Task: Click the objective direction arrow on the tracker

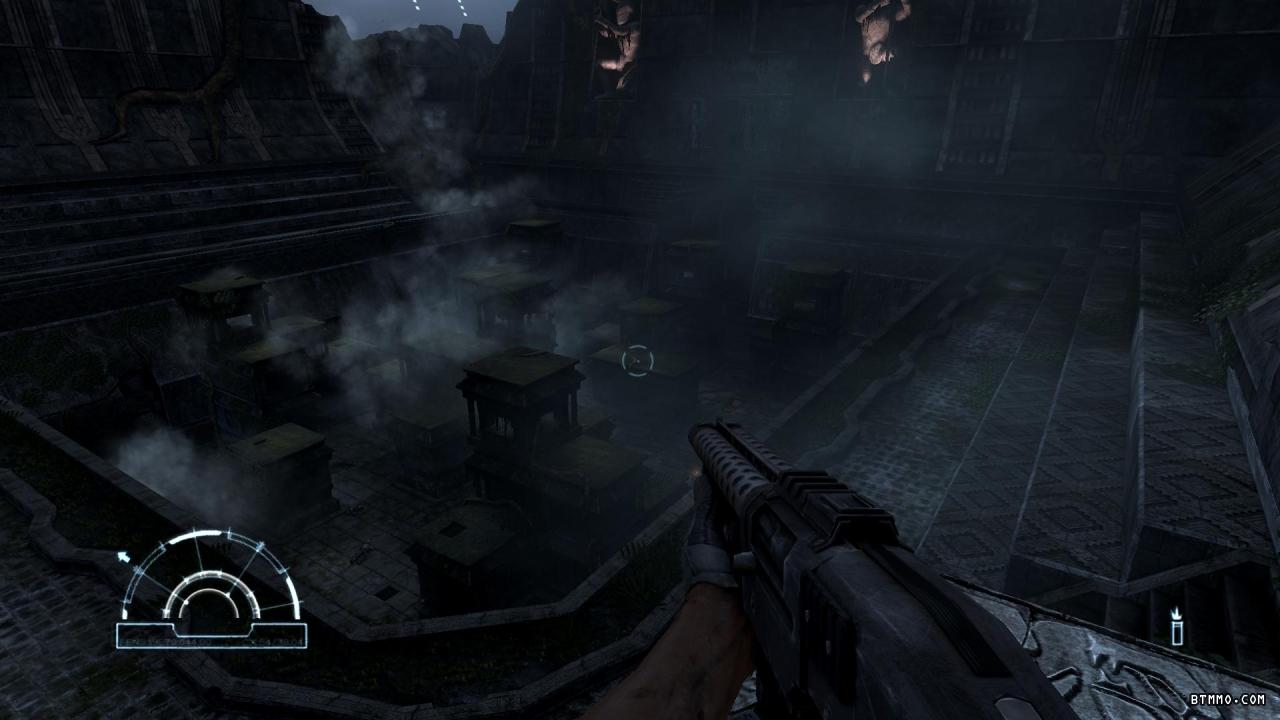Action: [x=124, y=556]
